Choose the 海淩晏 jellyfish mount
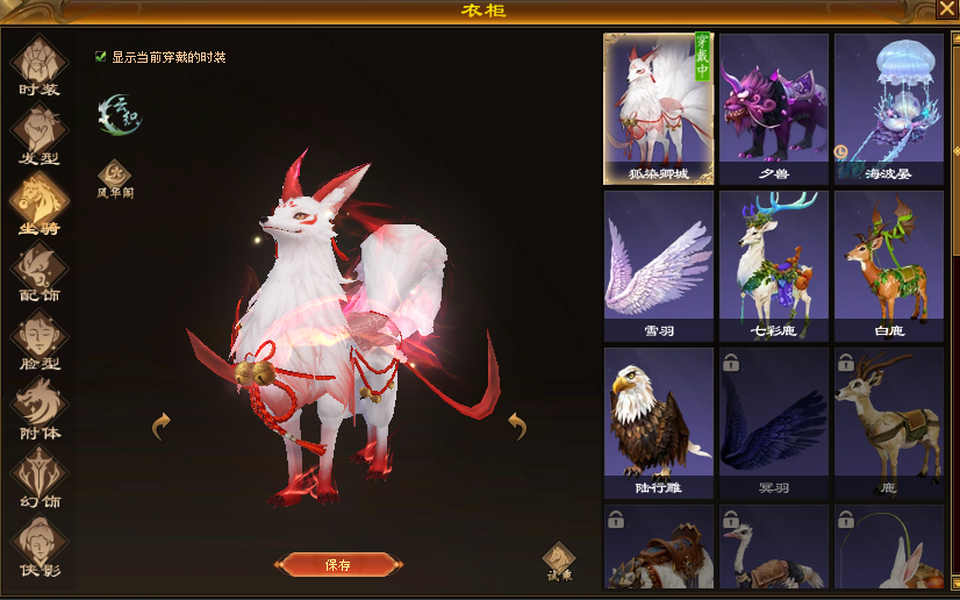 coord(889,108)
